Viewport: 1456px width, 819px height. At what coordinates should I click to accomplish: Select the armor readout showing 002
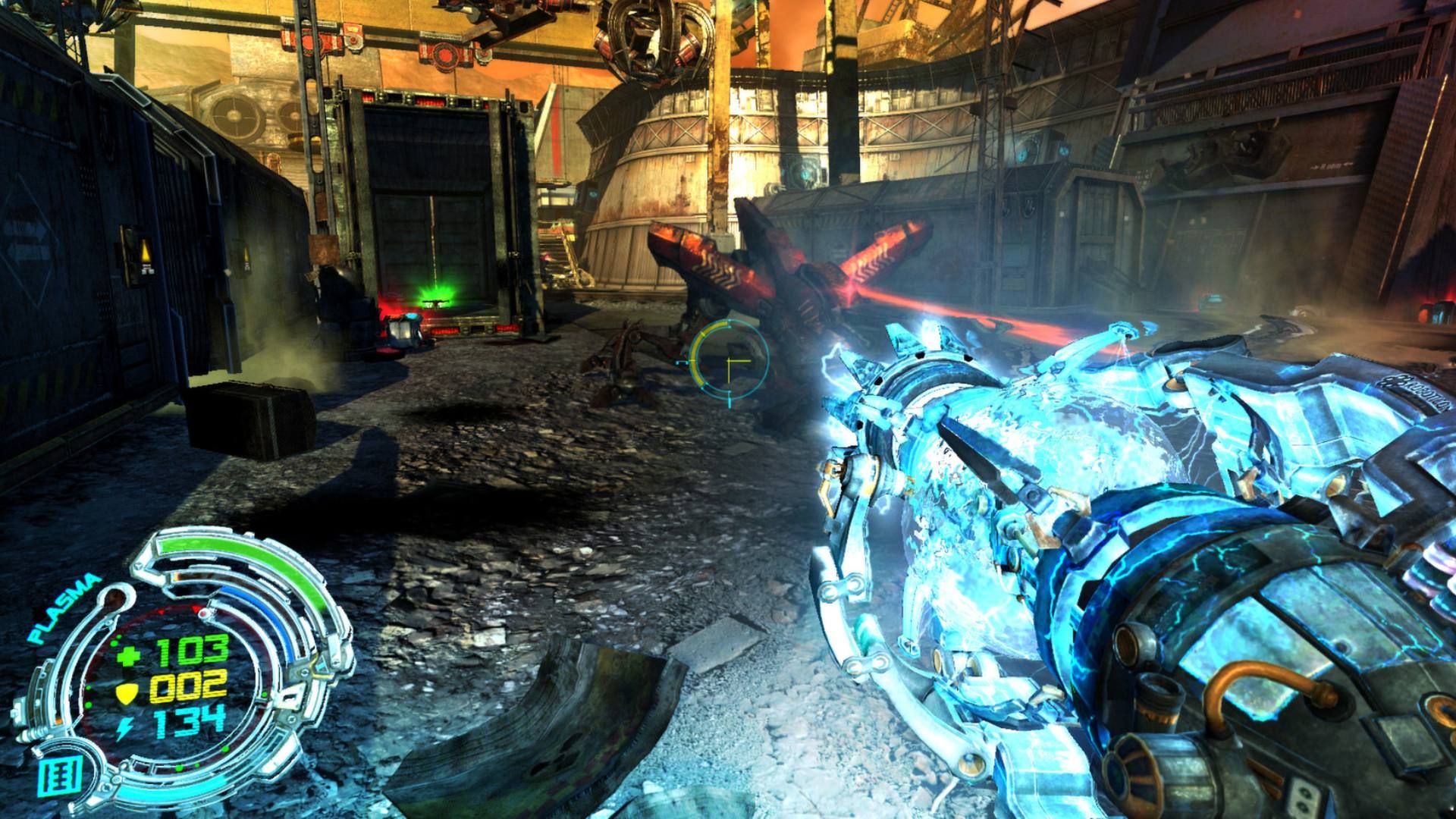(x=190, y=686)
